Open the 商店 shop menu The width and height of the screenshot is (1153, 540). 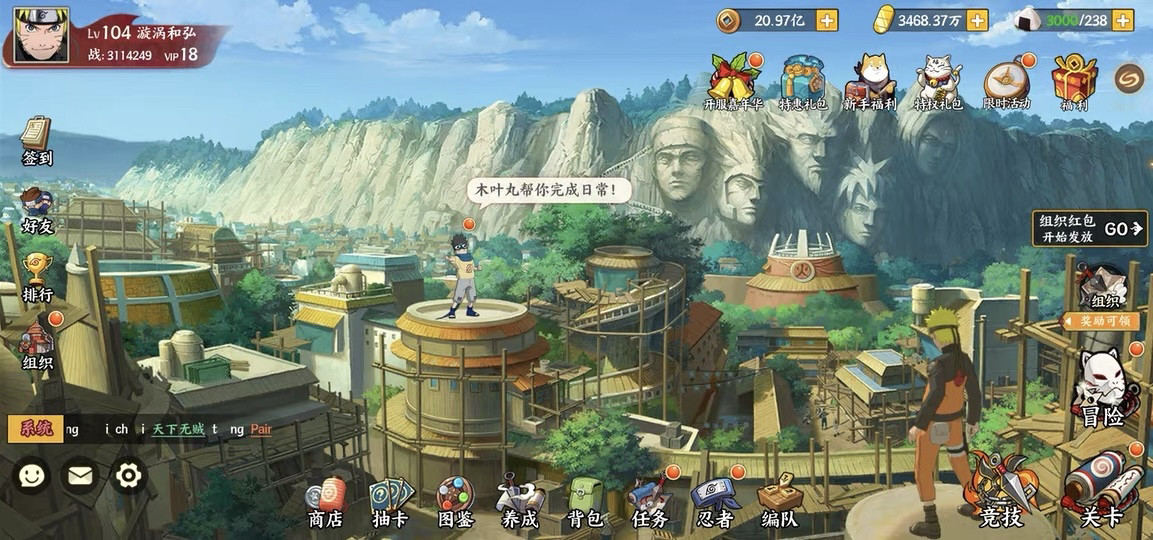click(326, 503)
